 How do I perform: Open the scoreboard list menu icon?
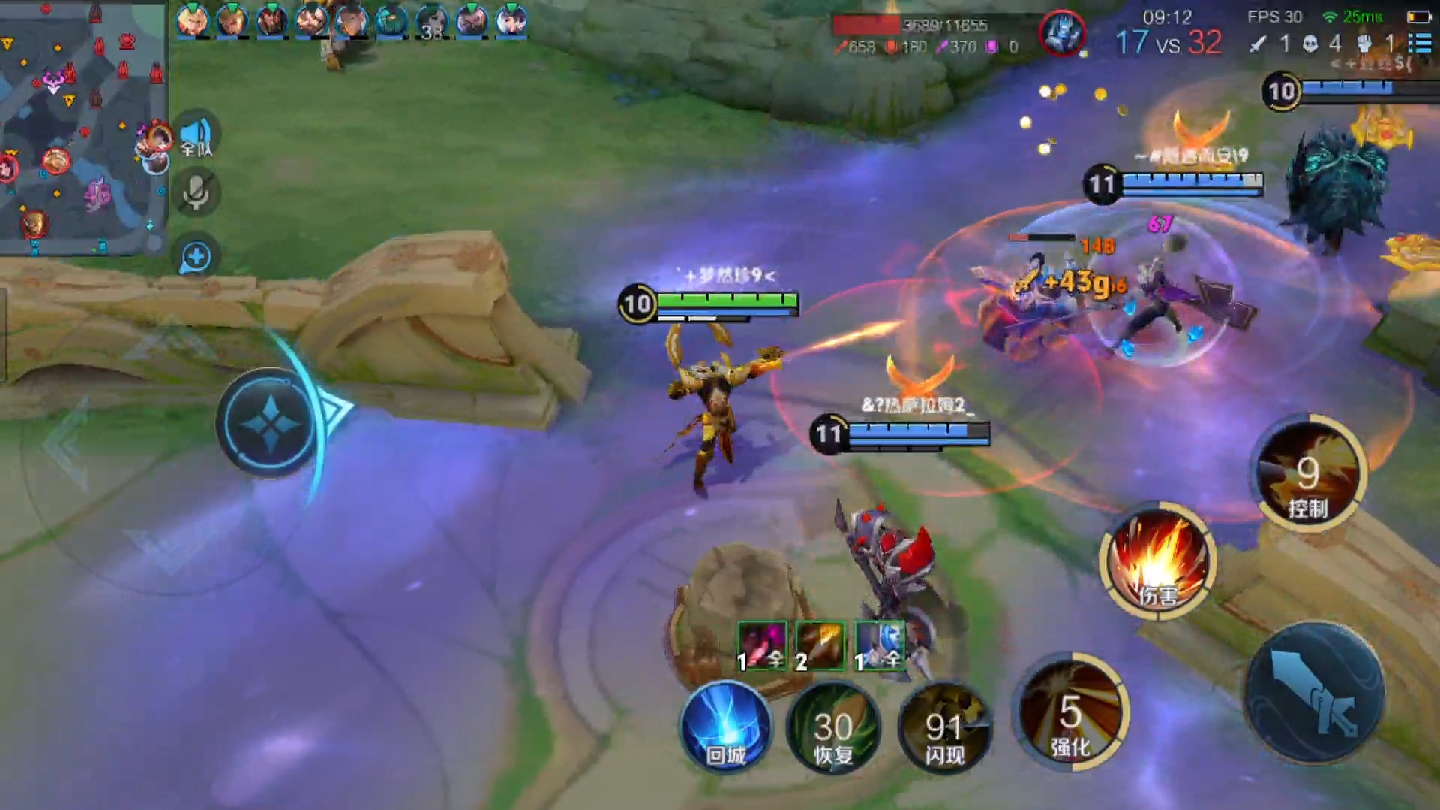[1419, 43]
